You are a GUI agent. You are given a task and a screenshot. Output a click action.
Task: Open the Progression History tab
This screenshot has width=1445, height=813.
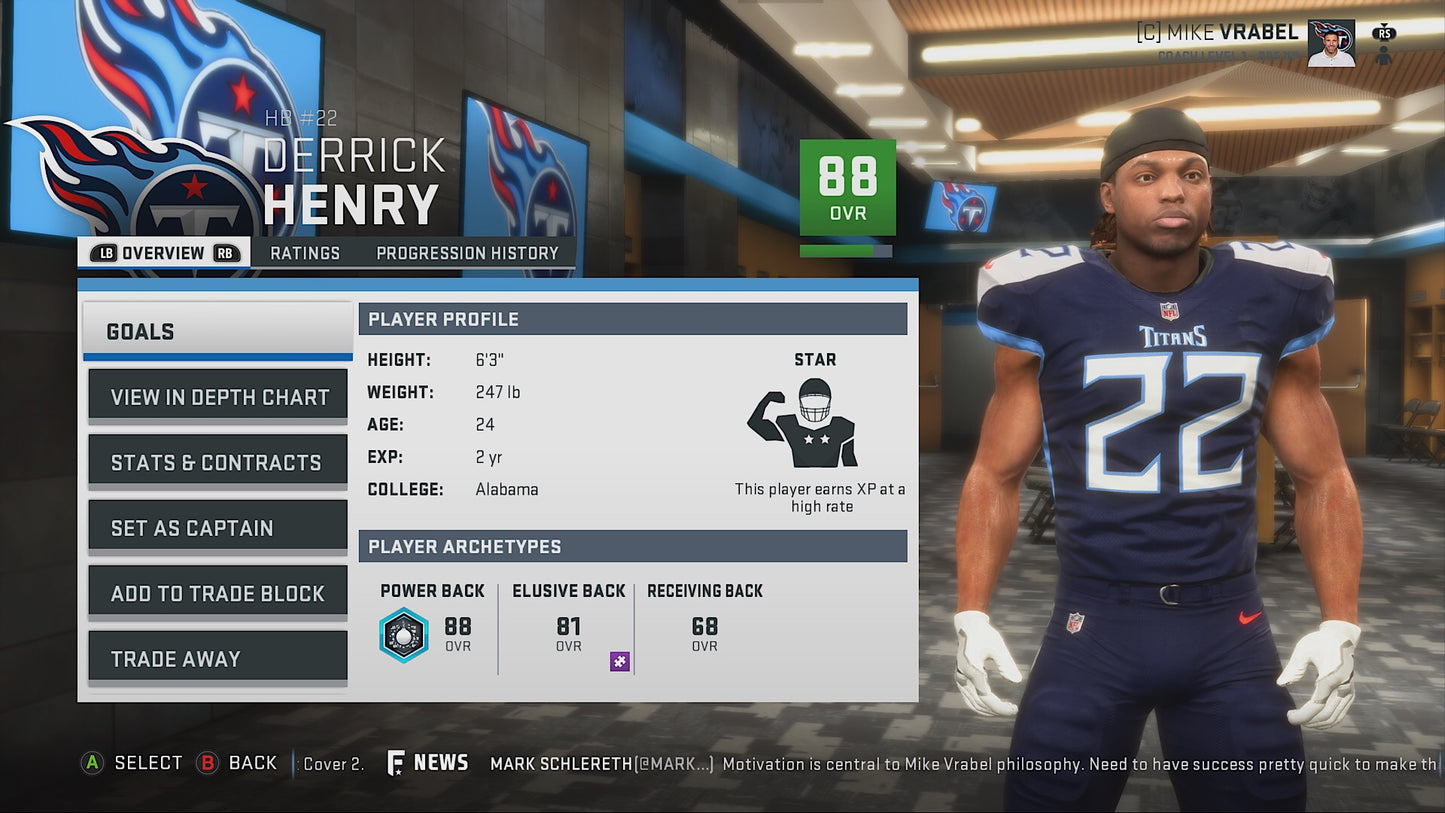(x=467, y=253)
